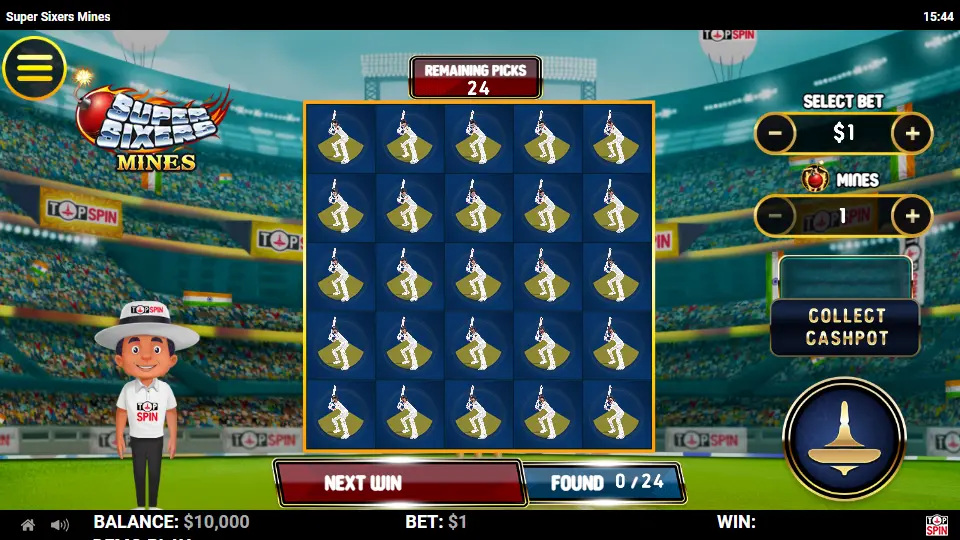
Task: Toggle the sound speaker icon
Action: 60,525
